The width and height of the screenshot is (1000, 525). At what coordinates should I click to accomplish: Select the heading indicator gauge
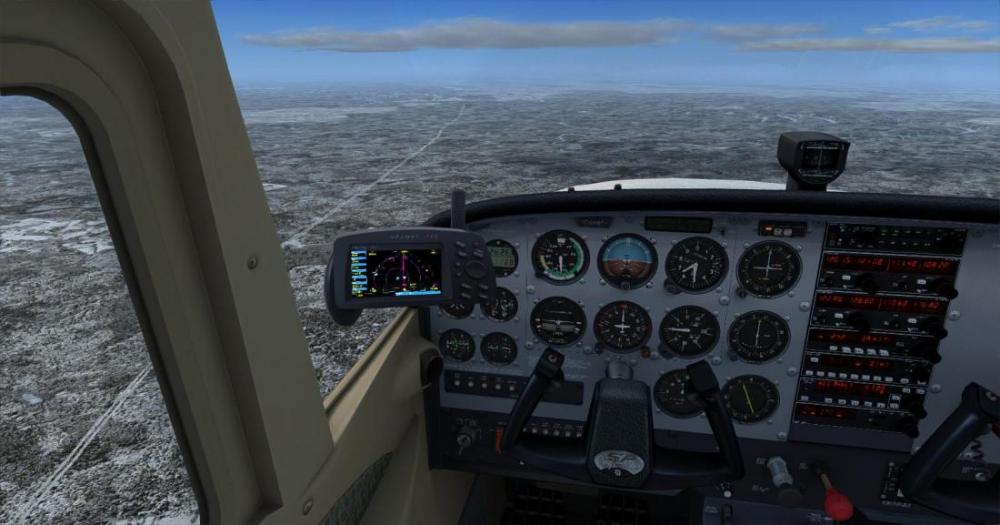click(622, 325)
